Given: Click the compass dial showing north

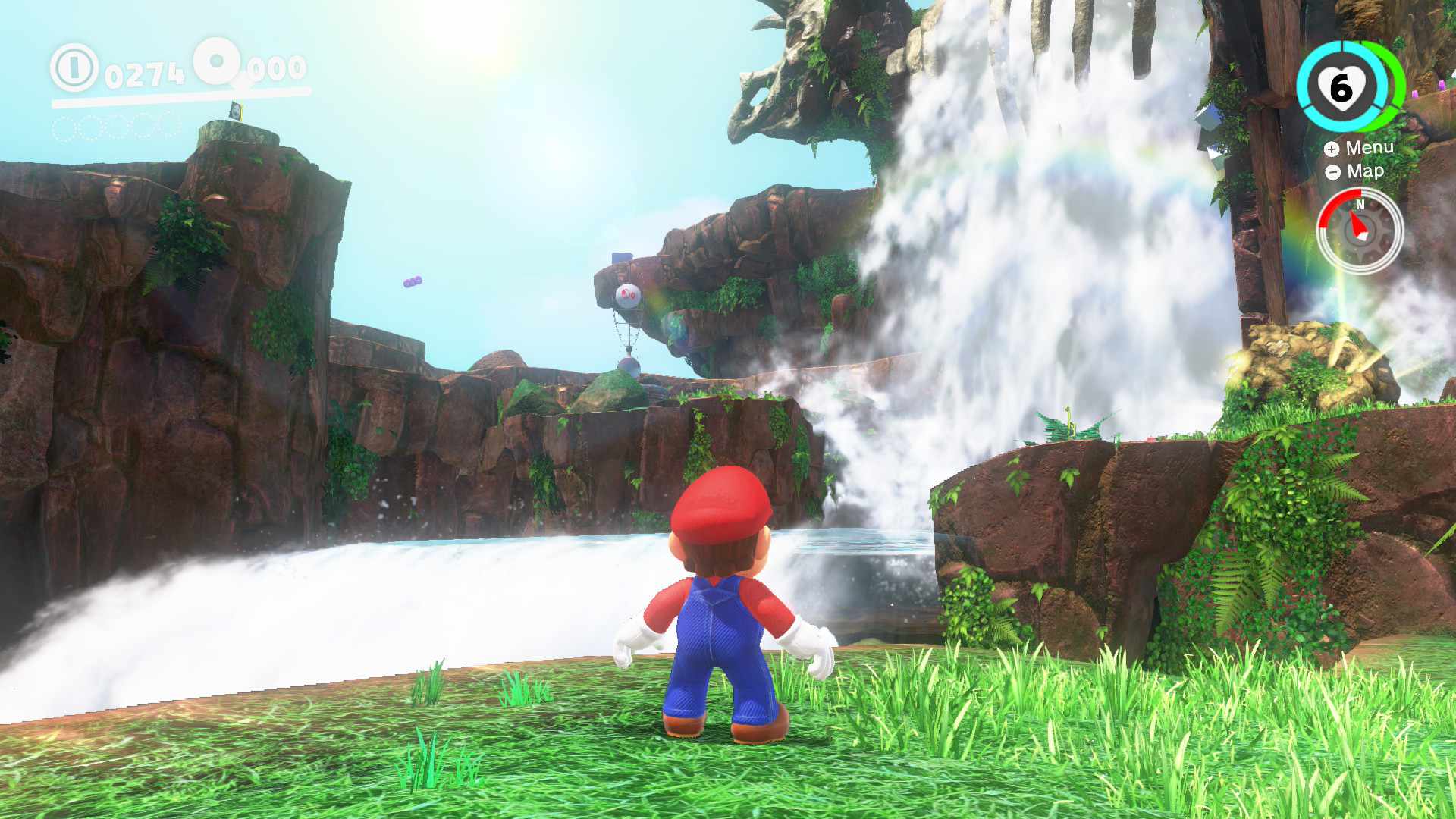Looking at the screenshot, I should (x=1360, y=229).
